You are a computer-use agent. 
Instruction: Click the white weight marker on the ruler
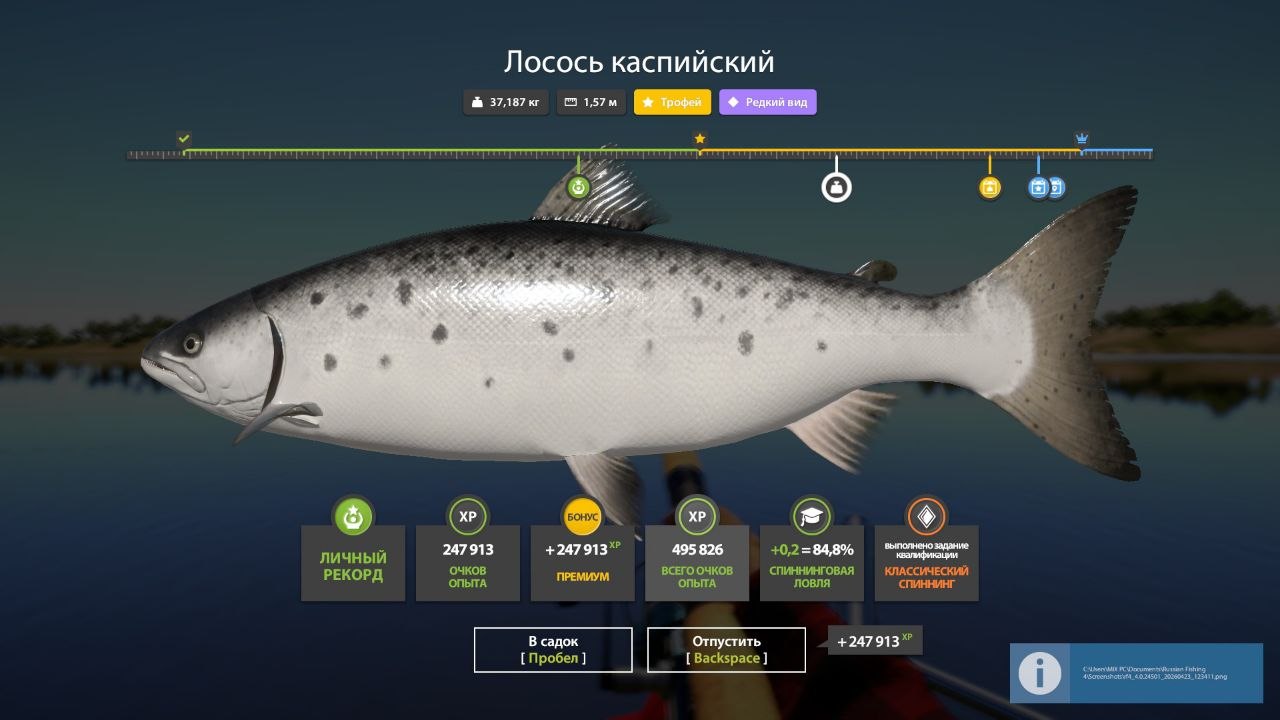[836, 186]
